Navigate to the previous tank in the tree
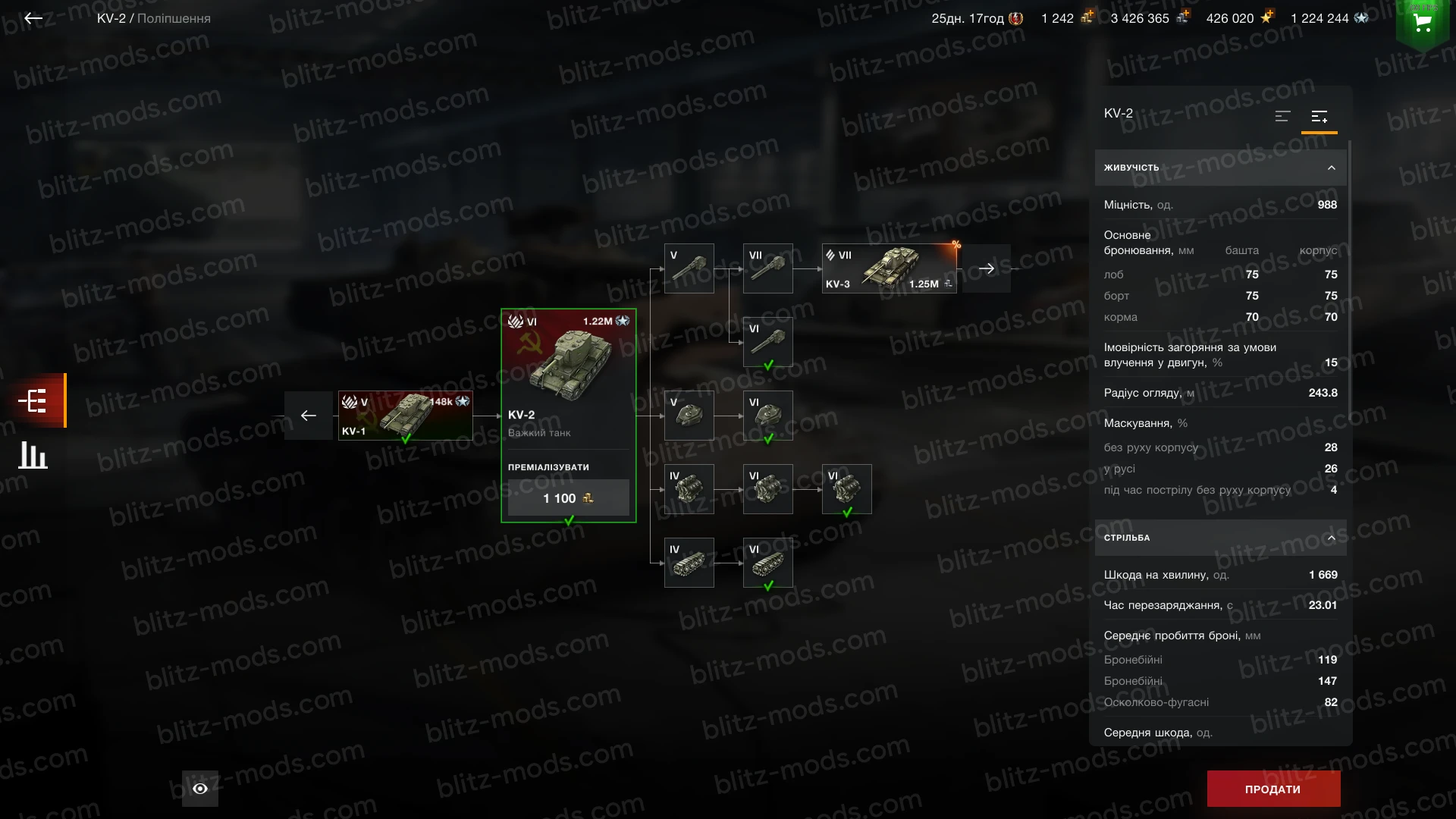 tap(309, 416)
